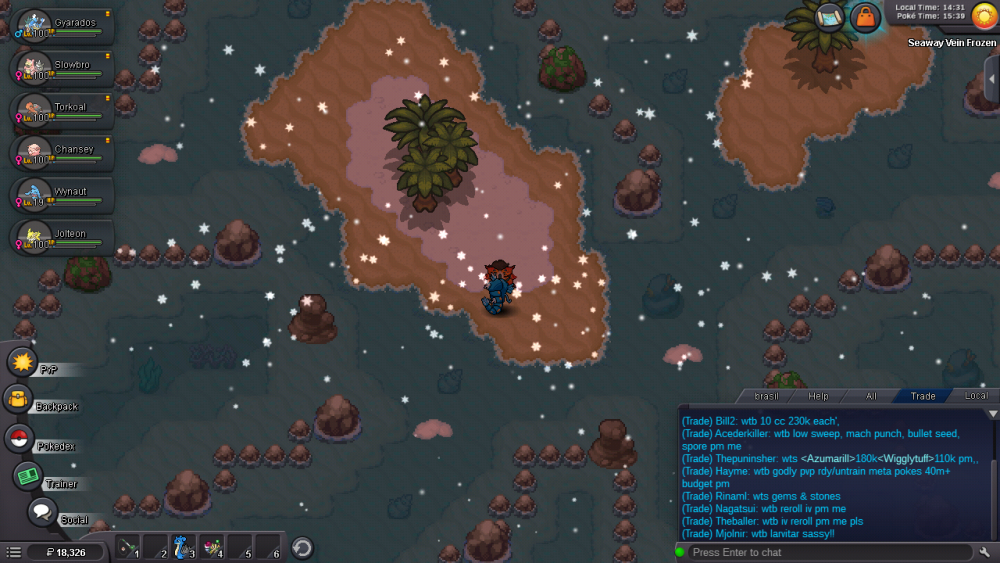Select Slowbro in the party list
This screenshot has width=1000, height=563.
62,69
